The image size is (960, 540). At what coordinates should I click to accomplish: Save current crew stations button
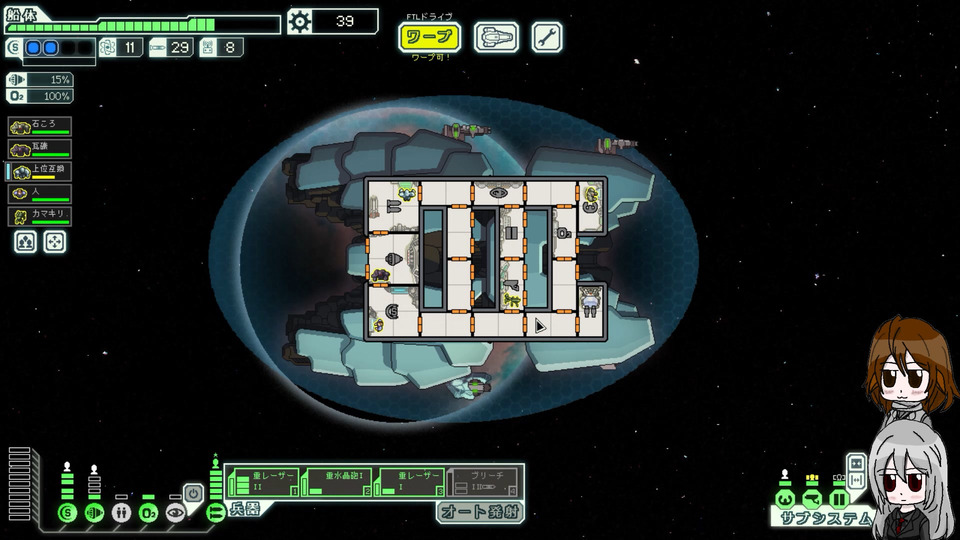26,242
